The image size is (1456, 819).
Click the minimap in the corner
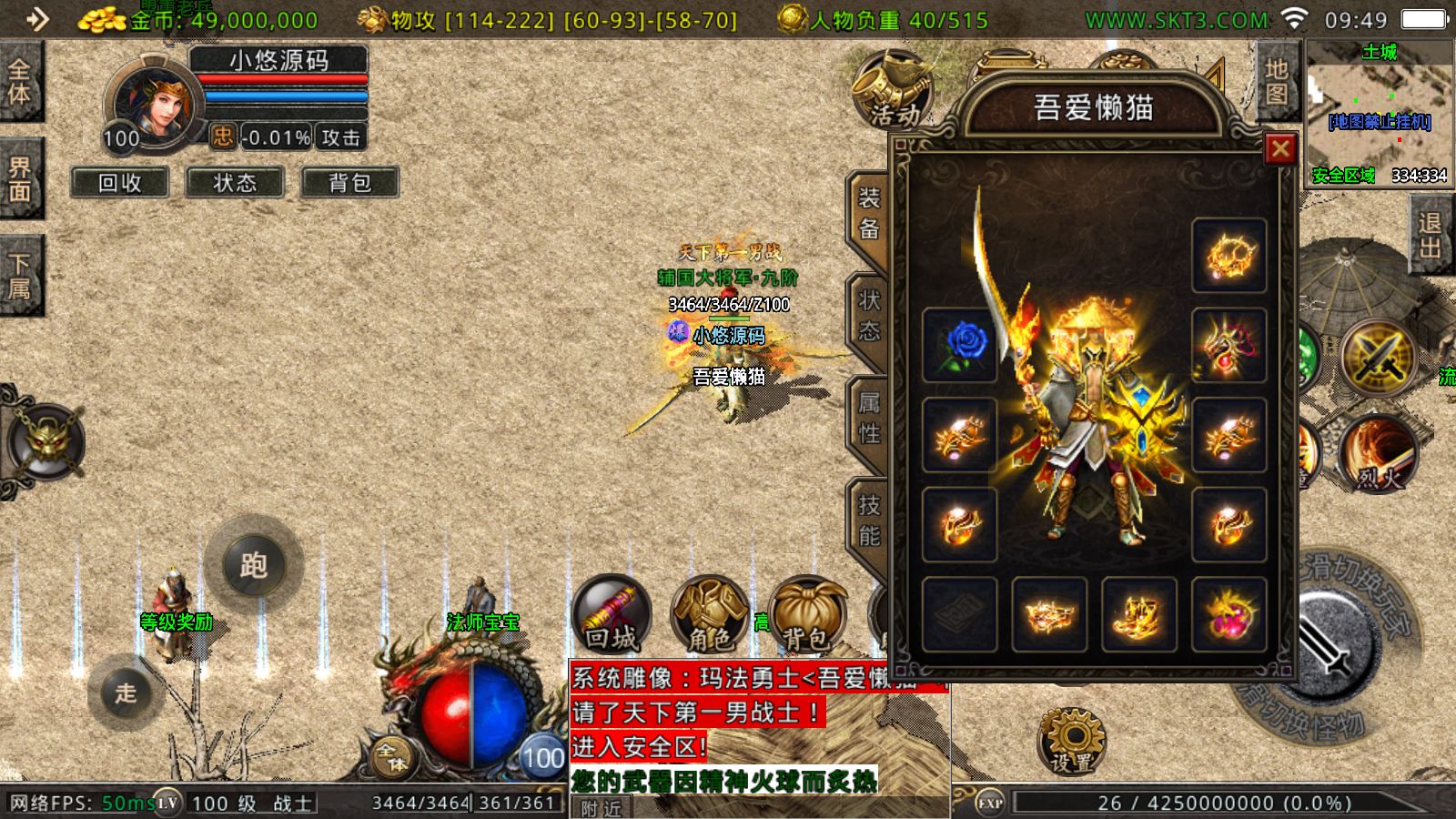point(1380,113)
